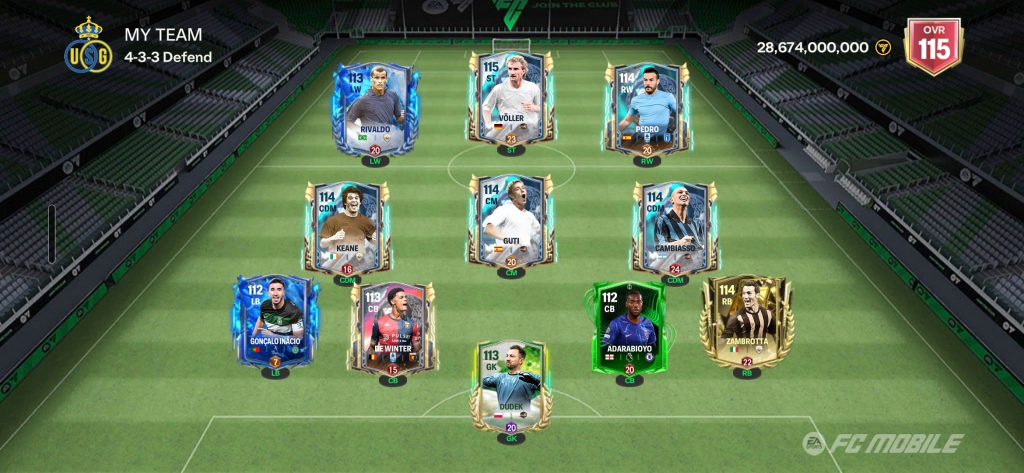Open the 4-3-3 Defend formation selector
Image resolution: width=1024 pixels, height=473 pixels.
(x=168, y=57)
